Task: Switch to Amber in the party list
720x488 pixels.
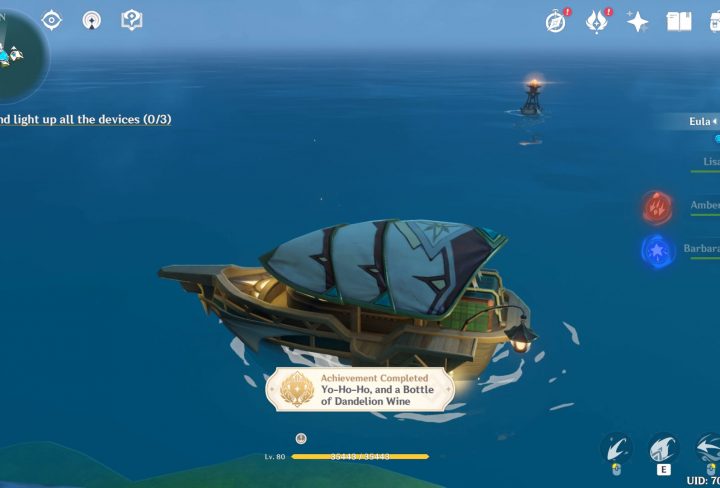Action: [x=704, y=206]
